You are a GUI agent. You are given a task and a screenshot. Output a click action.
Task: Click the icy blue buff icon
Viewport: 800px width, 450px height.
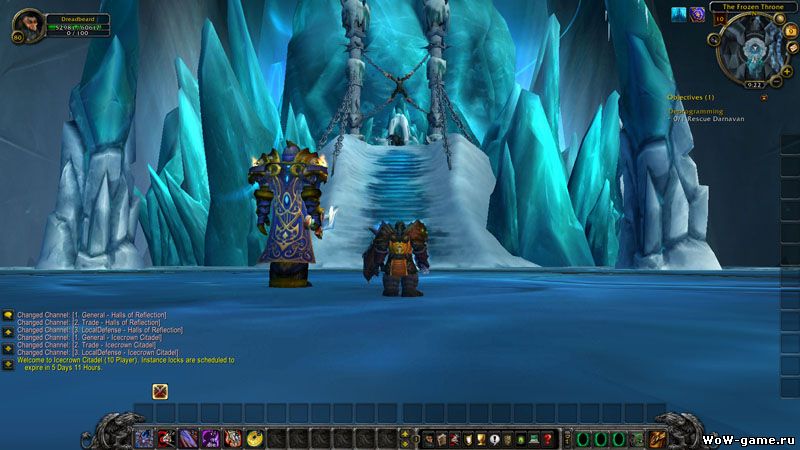click(x=677, y=14)
